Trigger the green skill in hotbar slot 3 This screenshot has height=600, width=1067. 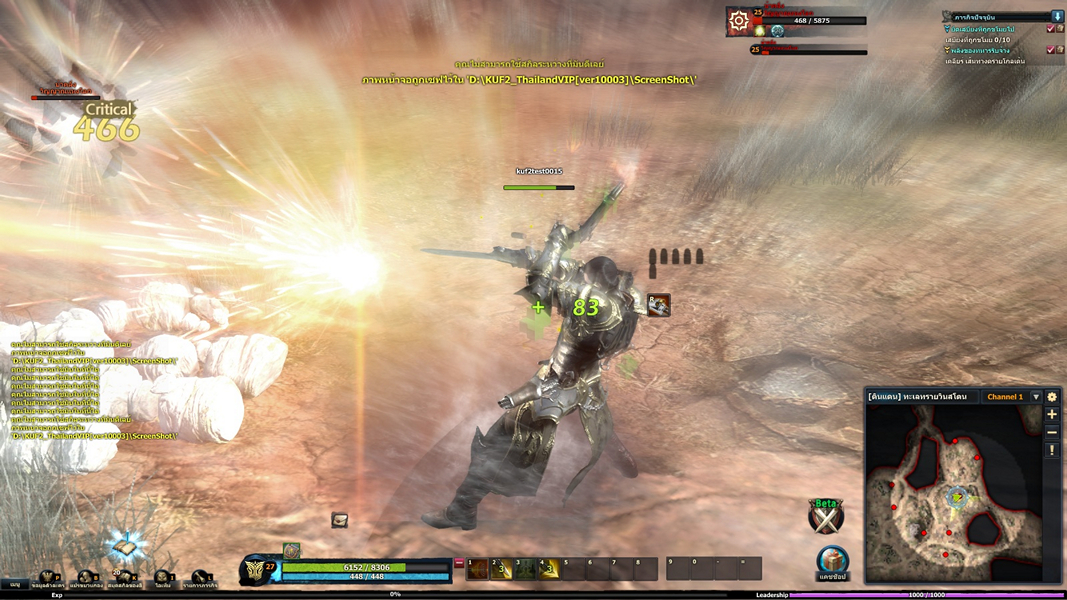(x=526, y=569)
